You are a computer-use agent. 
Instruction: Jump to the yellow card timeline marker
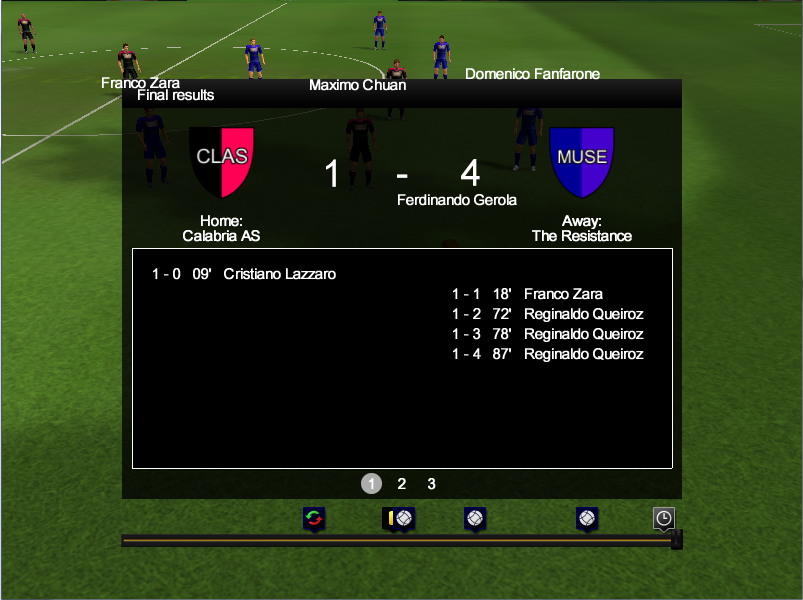tap(390, 518)
